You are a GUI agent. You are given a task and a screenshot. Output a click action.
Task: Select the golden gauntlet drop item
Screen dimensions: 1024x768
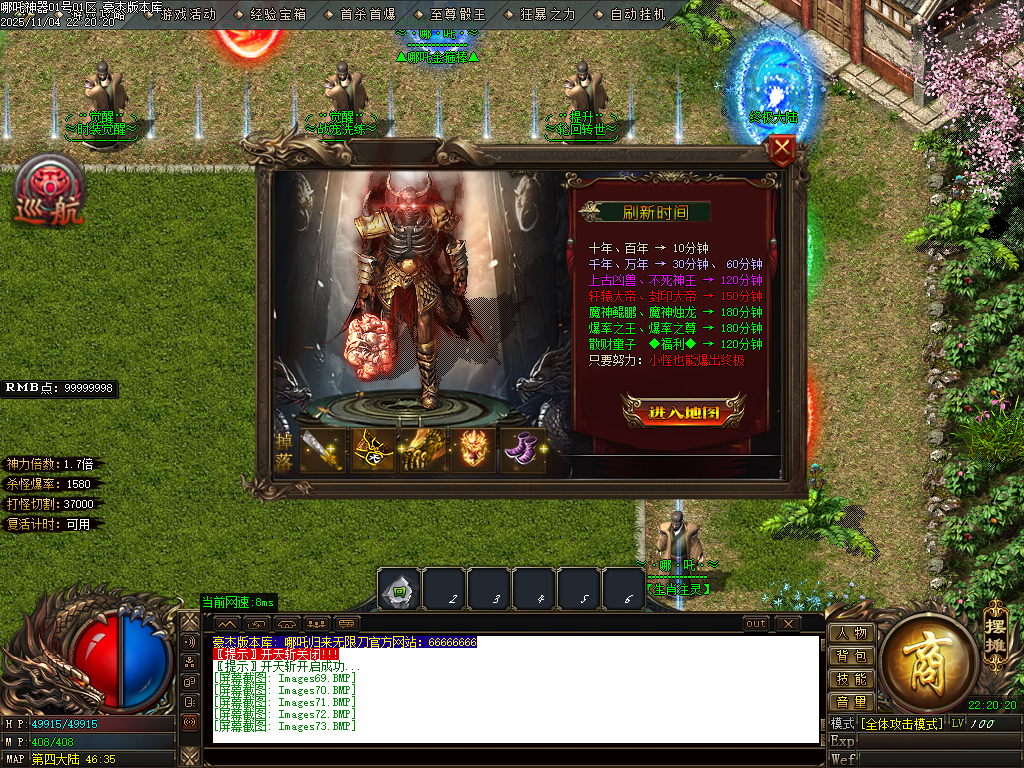(424, 451)
